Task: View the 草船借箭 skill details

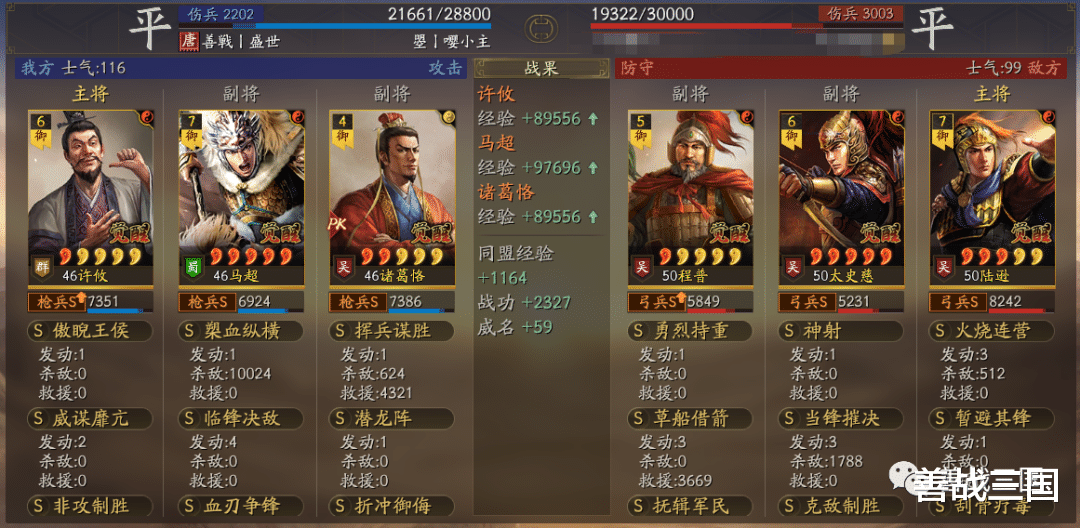Action: (690, 419)
